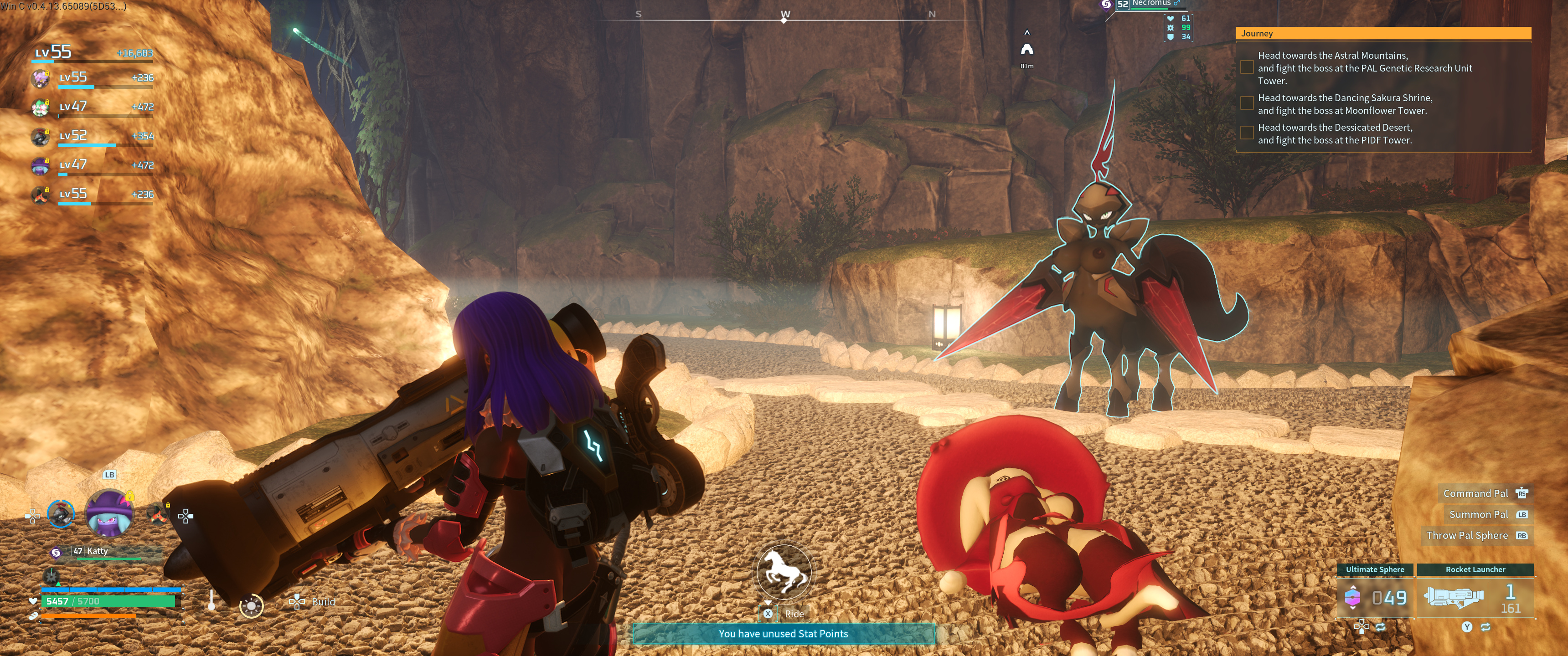Click the unused Stat Points notification
This screenshot has height=656, width=1568.
tap(783, 634)
